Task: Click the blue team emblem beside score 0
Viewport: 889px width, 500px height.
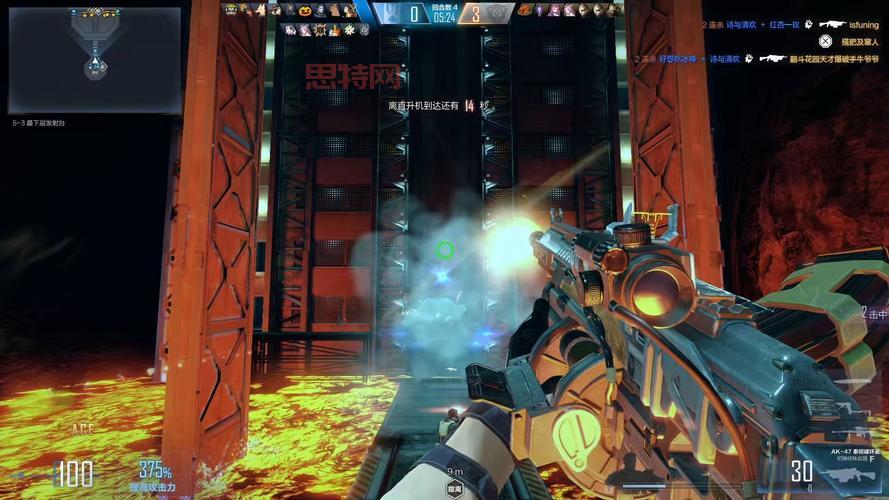Action: pyautogui.click(x=386, y=11)
